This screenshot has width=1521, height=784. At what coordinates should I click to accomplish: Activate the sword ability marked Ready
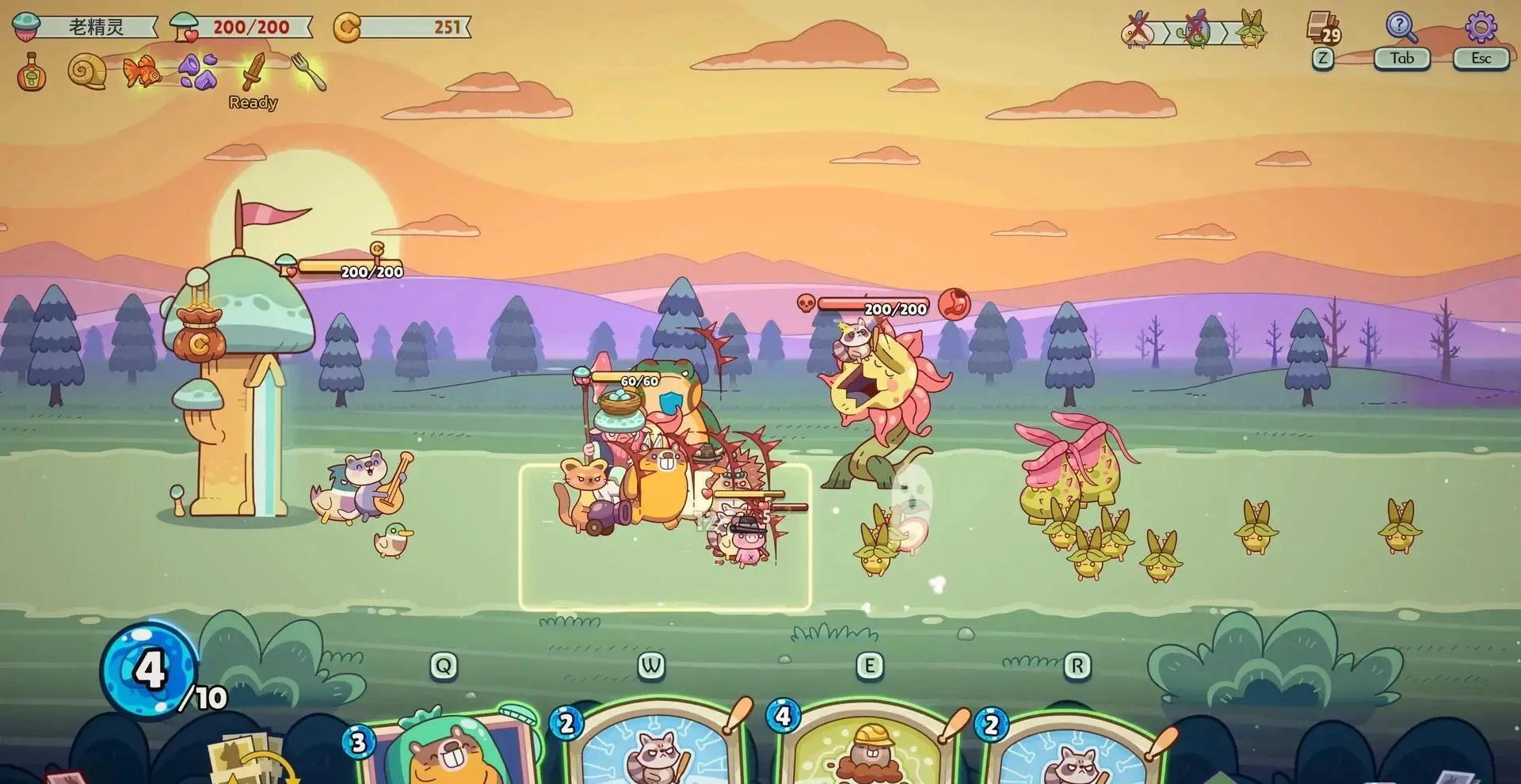250,70
